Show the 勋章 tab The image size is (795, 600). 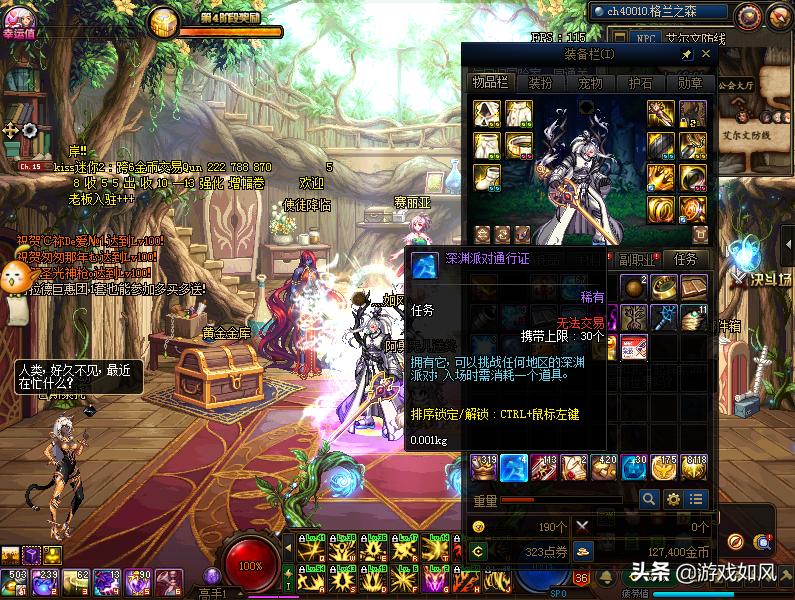pyautogui.click(x=690, y=83)
